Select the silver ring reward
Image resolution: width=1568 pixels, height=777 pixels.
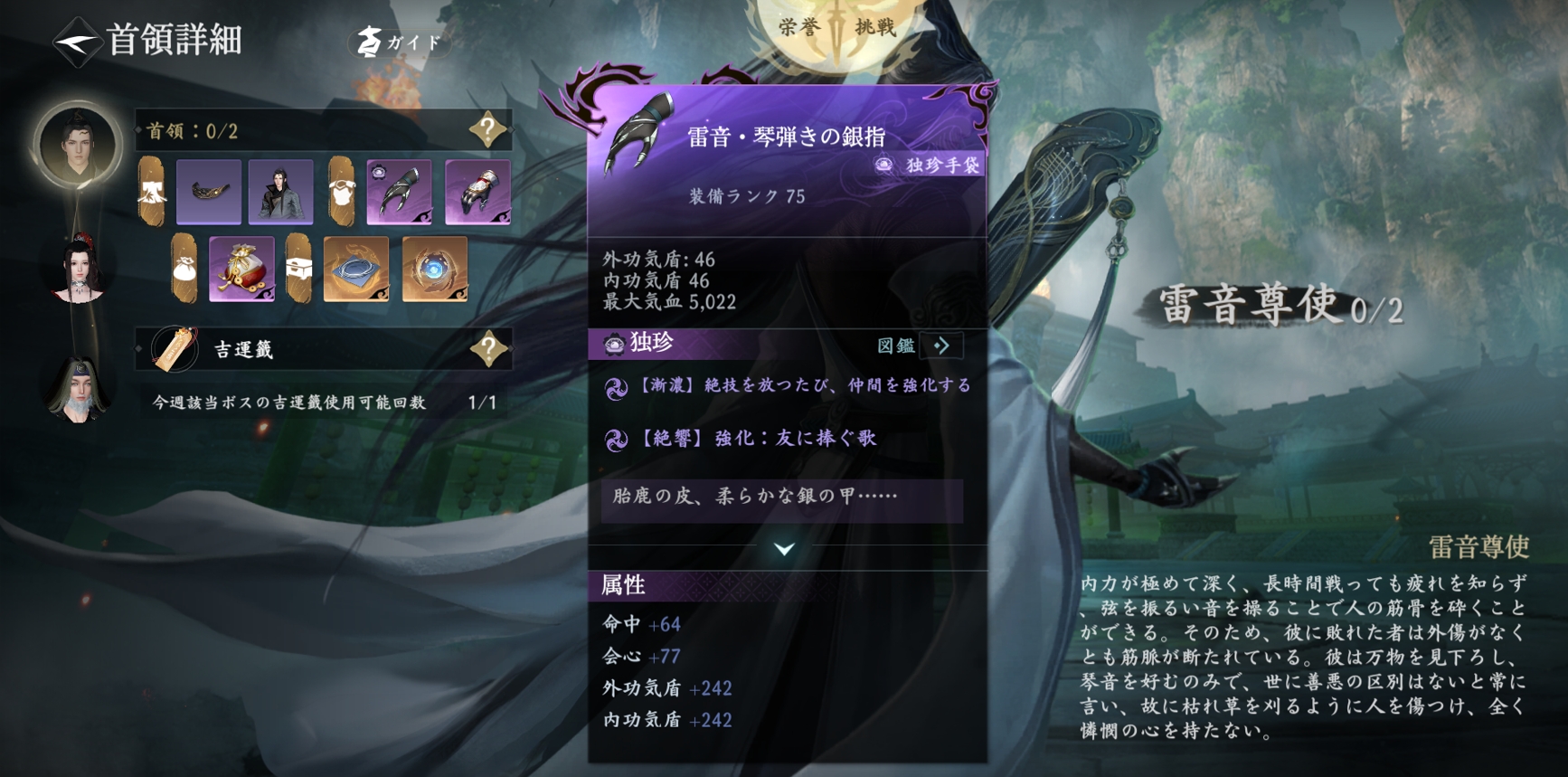tap(356, 269)
